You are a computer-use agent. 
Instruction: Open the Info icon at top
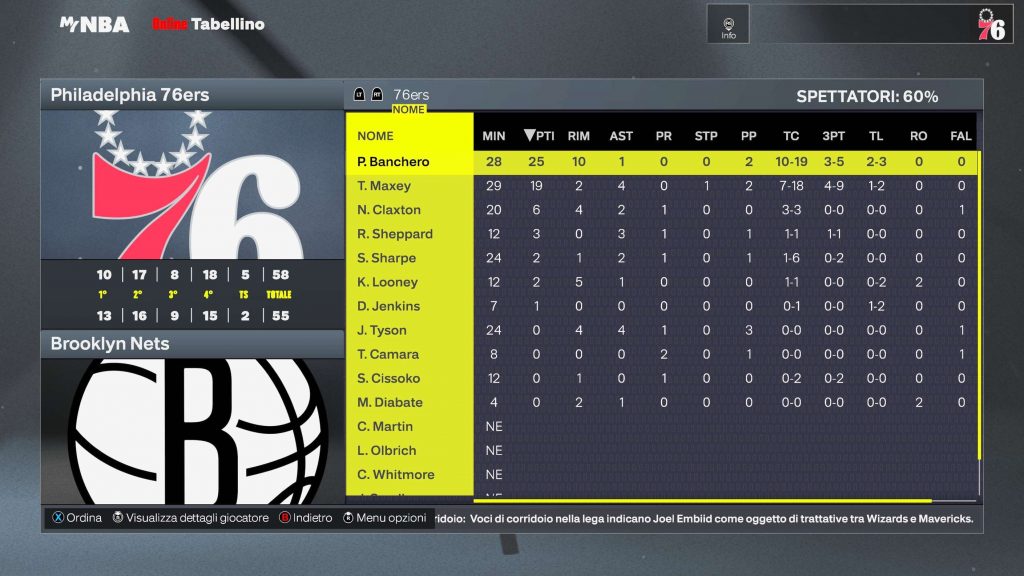(x=728, y=24)
